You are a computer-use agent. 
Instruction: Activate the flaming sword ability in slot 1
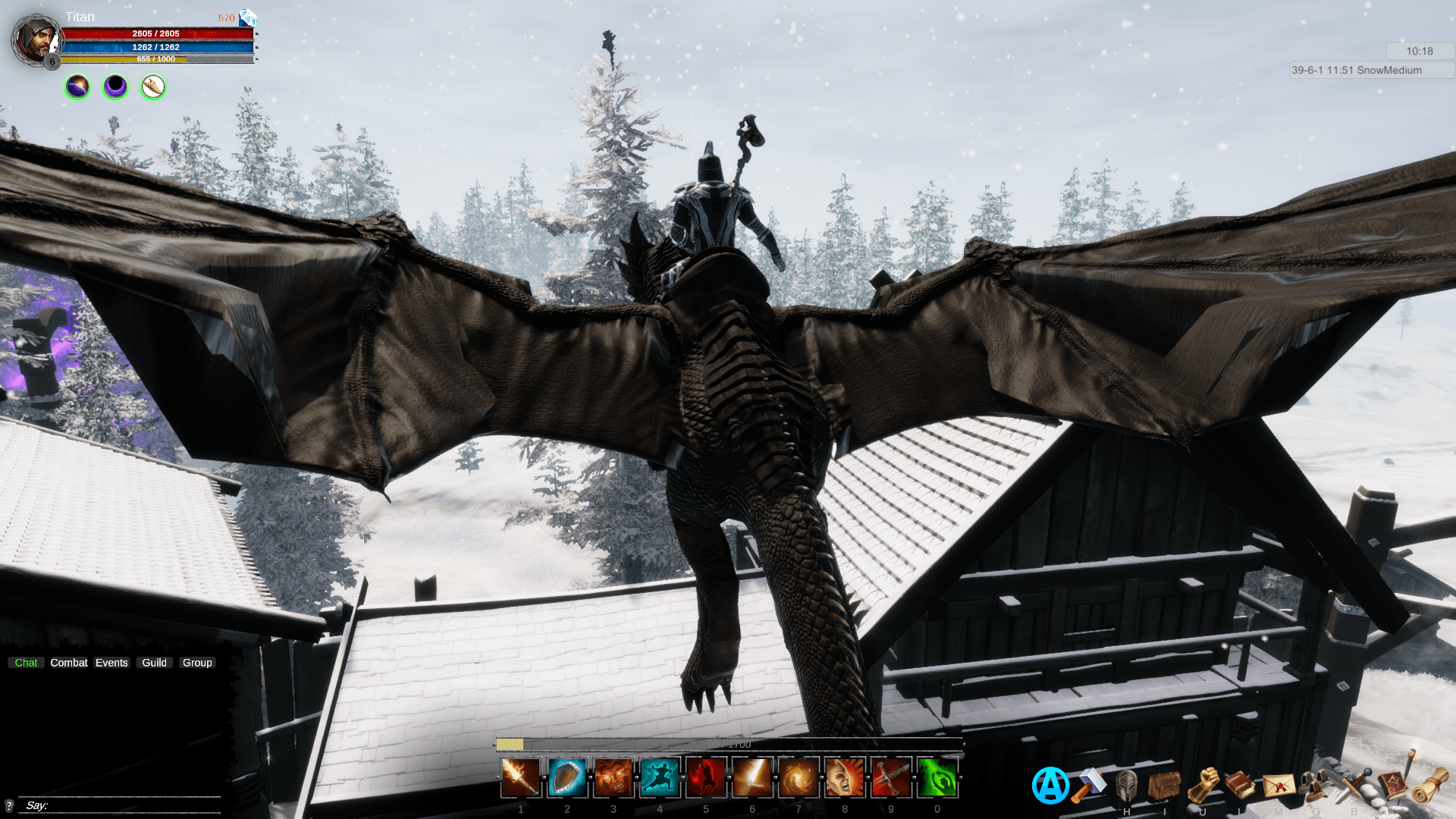pos(521,778)
